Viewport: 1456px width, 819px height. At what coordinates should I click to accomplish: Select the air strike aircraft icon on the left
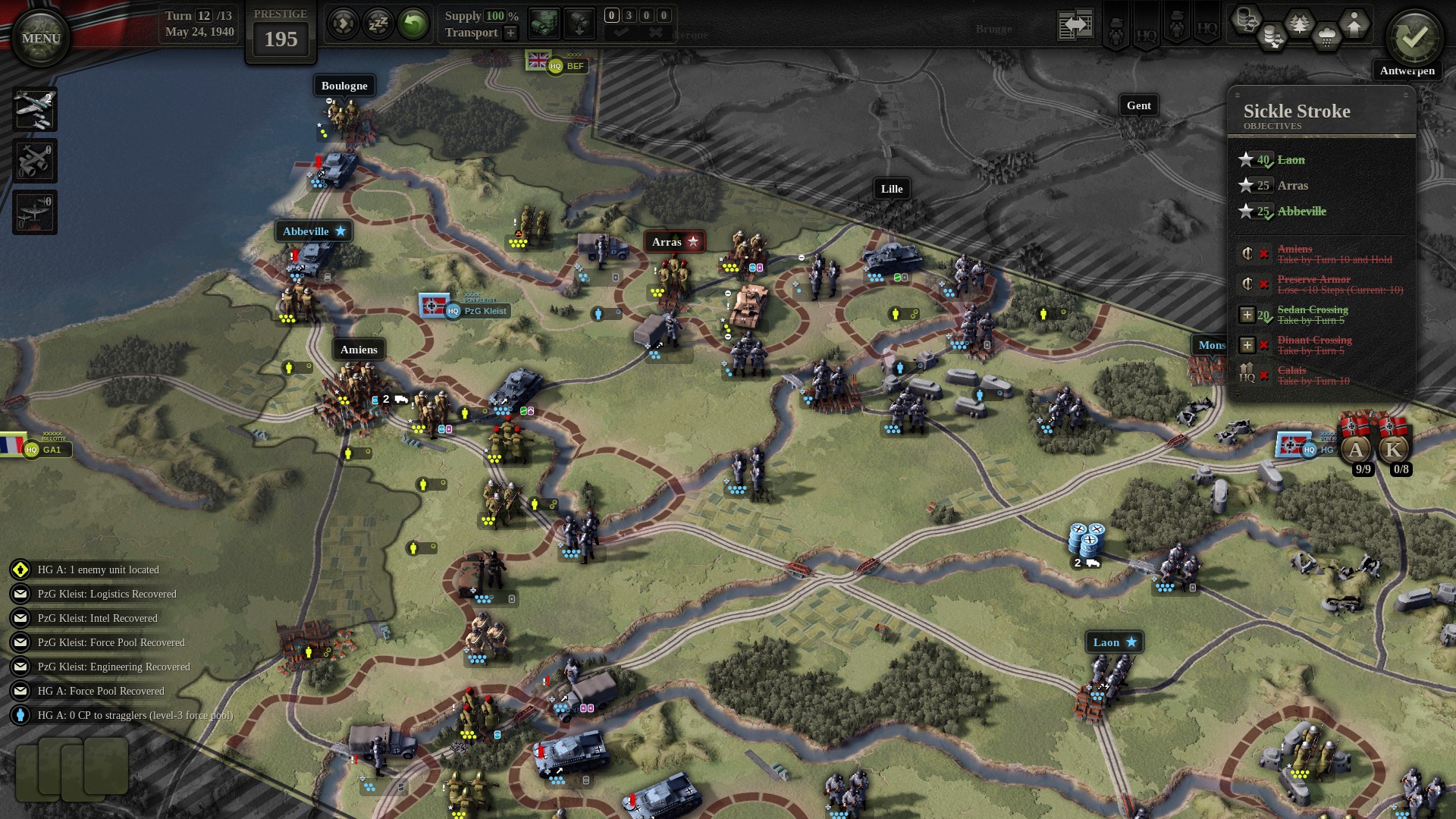pos(34,110)
